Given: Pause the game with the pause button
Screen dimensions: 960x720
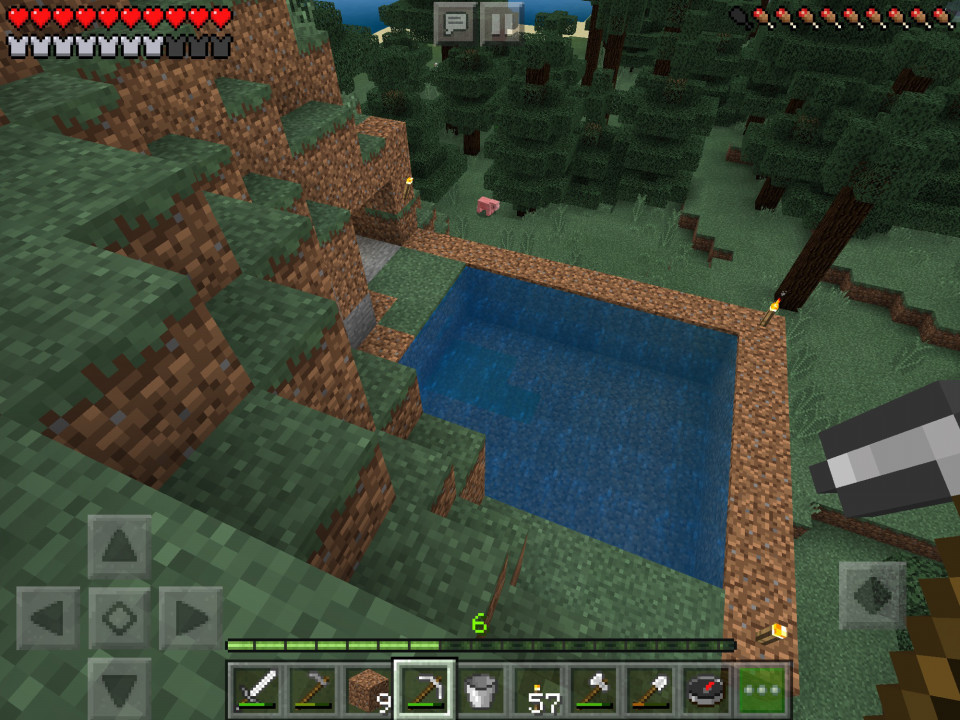Looking at the screenshot, I should pyautogui.click(x=501, y=22).
